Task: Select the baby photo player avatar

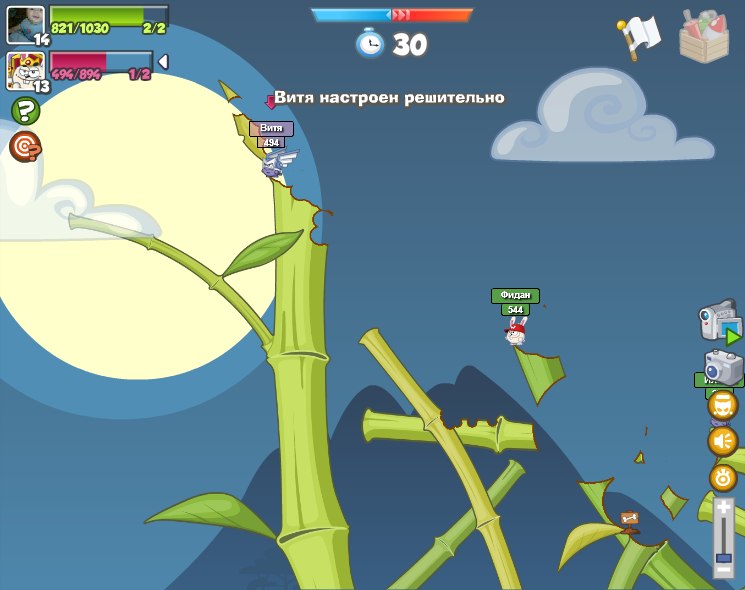Action: pos(25,24)
